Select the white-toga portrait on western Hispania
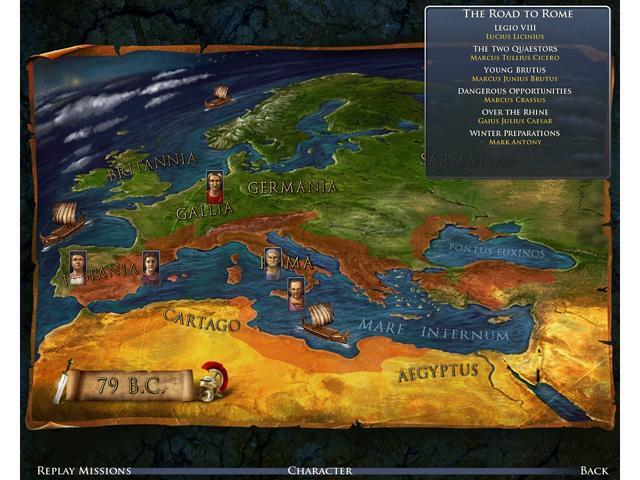Image resolution: width=640 pixels, height=480 pixels. pyautogui.click(x=77, y=265)
